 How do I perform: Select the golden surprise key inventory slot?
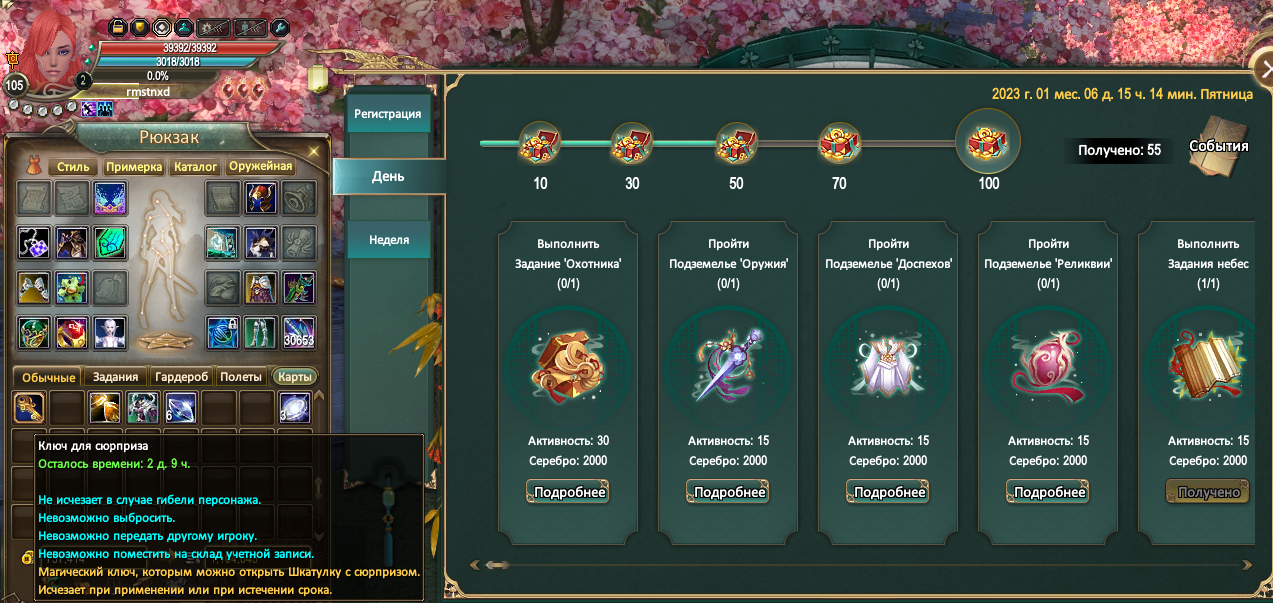coord(29,406)
